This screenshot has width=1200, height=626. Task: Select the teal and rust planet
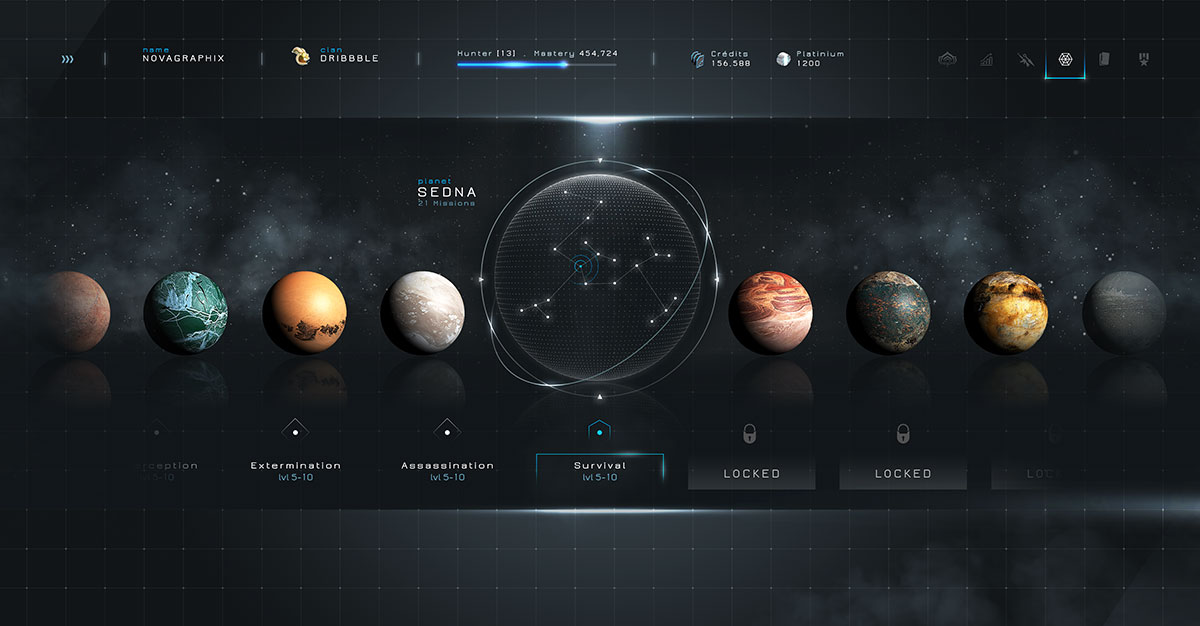[x=888, y=313]
